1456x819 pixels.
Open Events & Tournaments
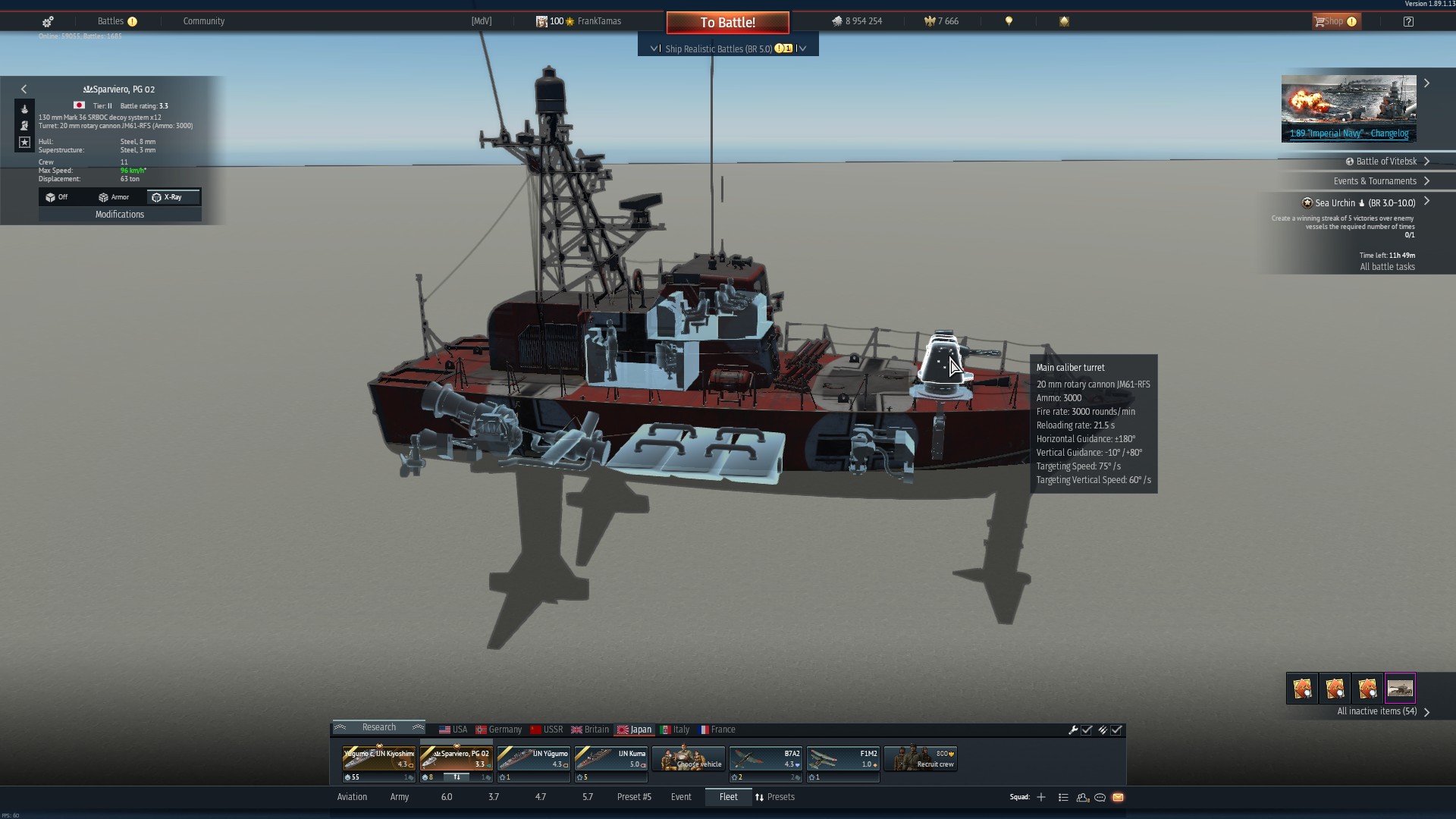1375,181
